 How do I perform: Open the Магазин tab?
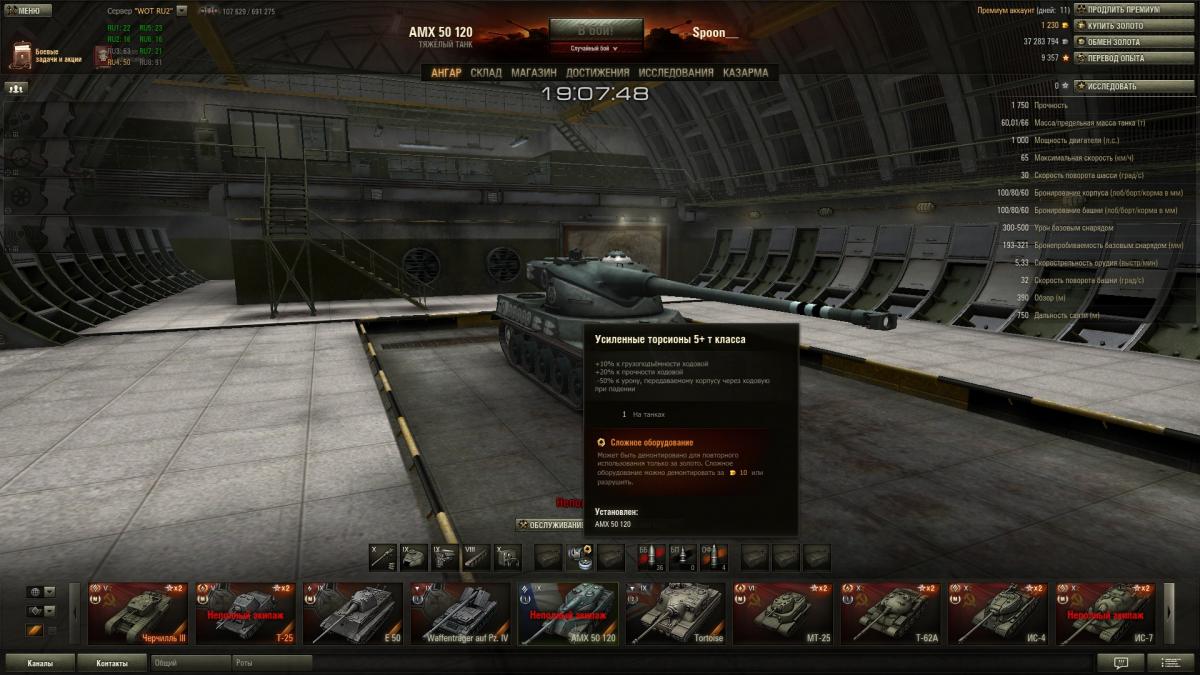pyautogui.click(x=534, y=73)
